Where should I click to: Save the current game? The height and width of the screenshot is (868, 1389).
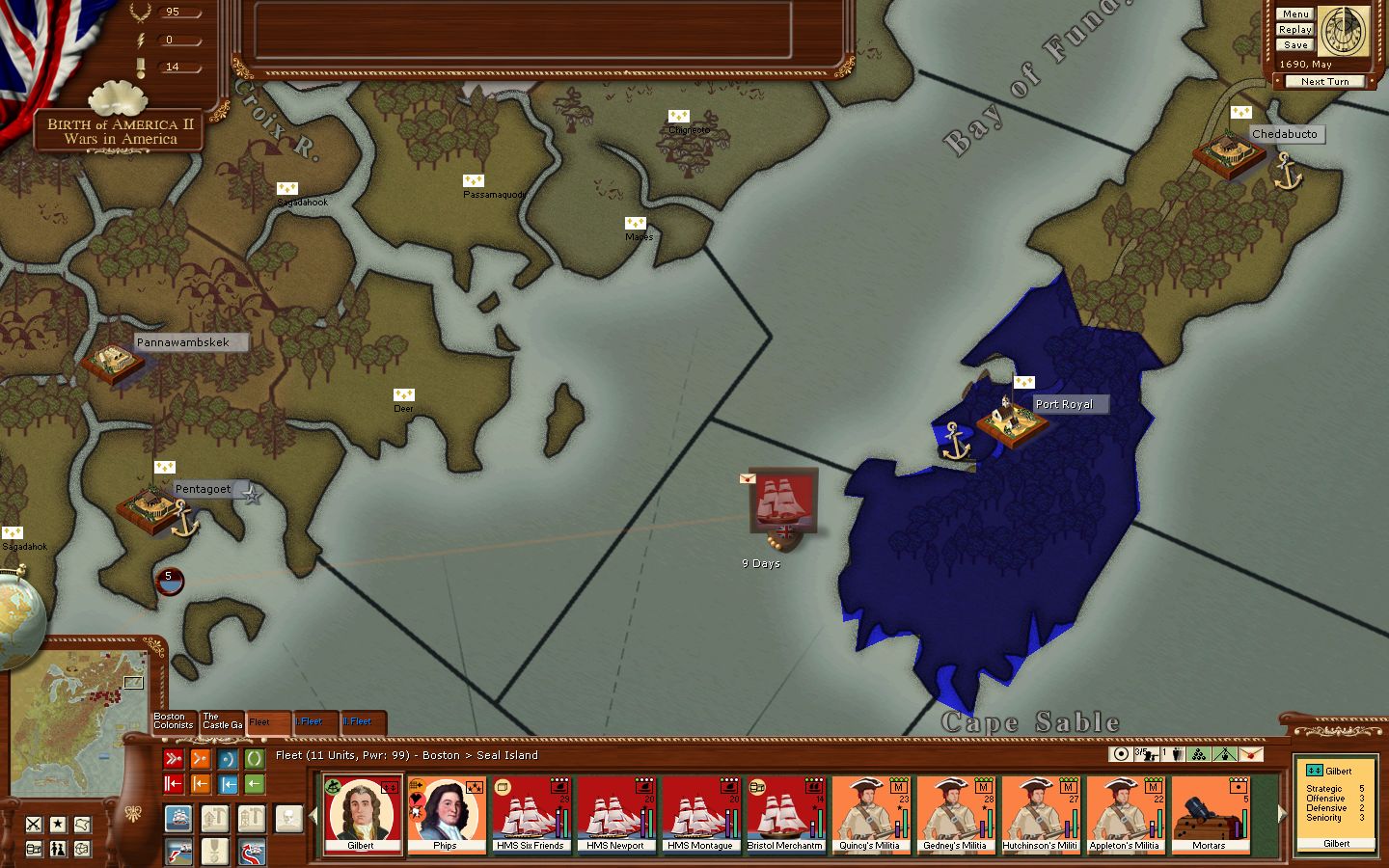pyautogui.click(x=1294, y=45)
